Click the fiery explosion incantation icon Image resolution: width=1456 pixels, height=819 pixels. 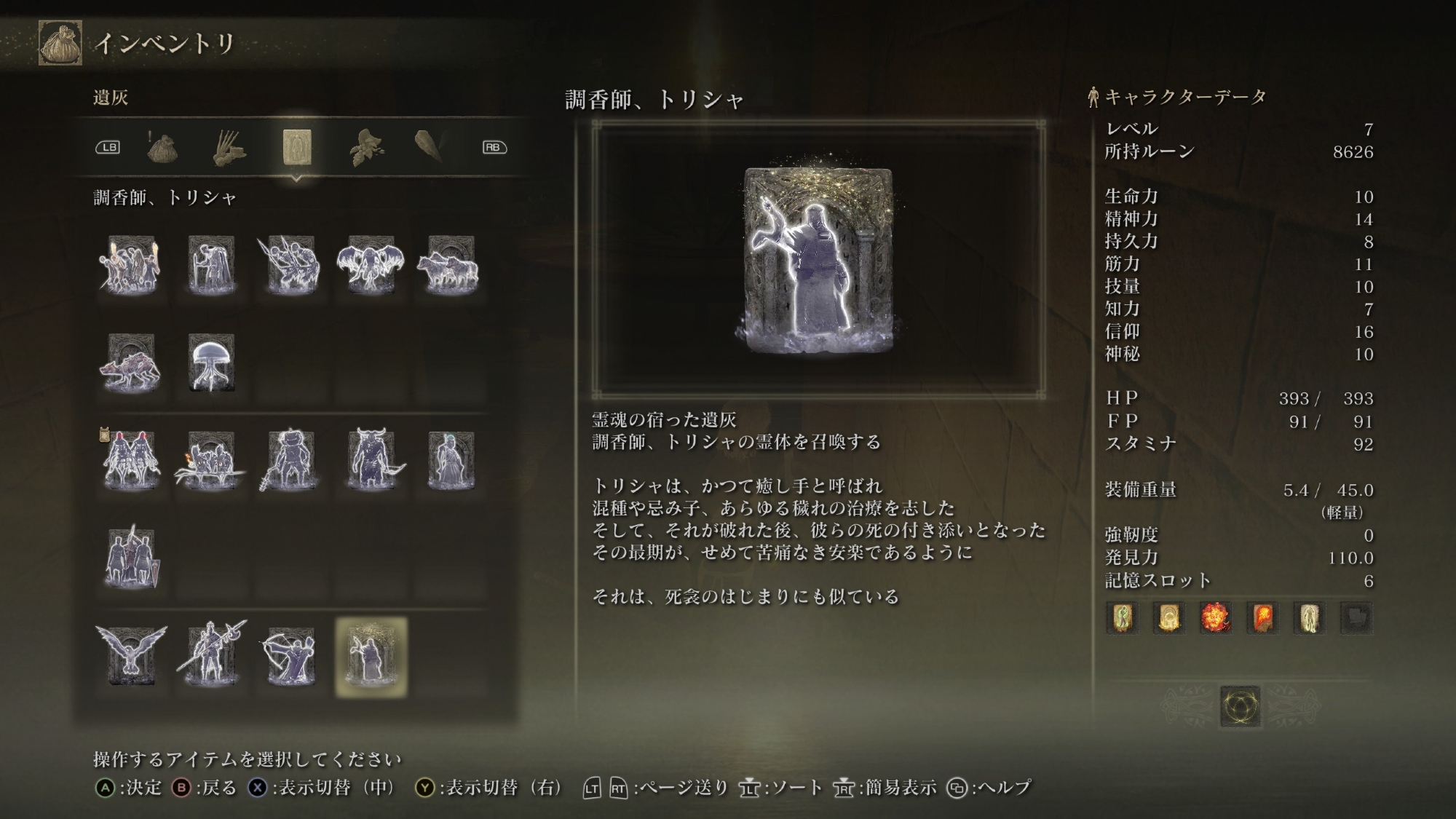click(1216, 618)
